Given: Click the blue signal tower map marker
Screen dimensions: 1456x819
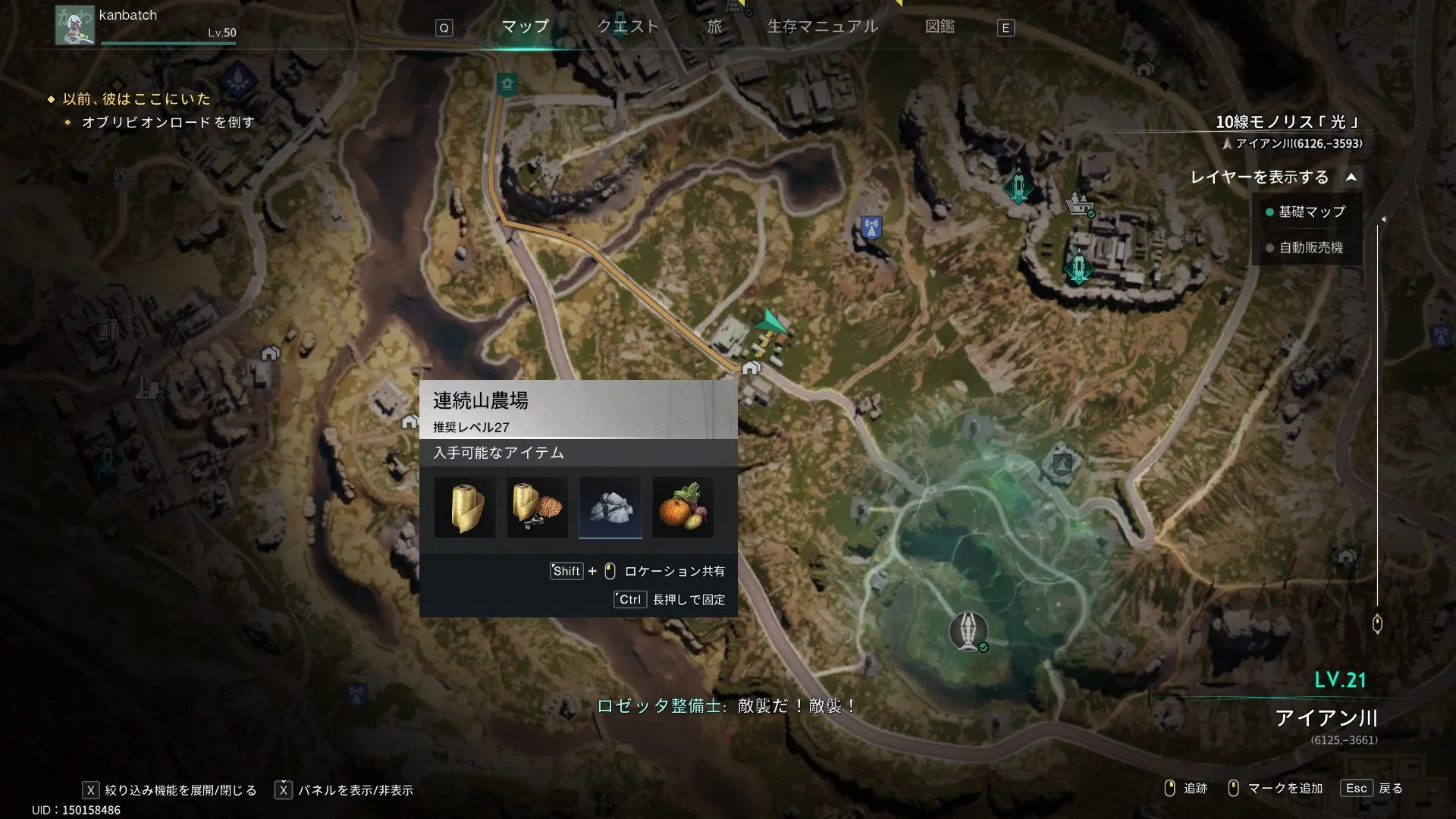Looking at the screenshot, I should point(871,227).
